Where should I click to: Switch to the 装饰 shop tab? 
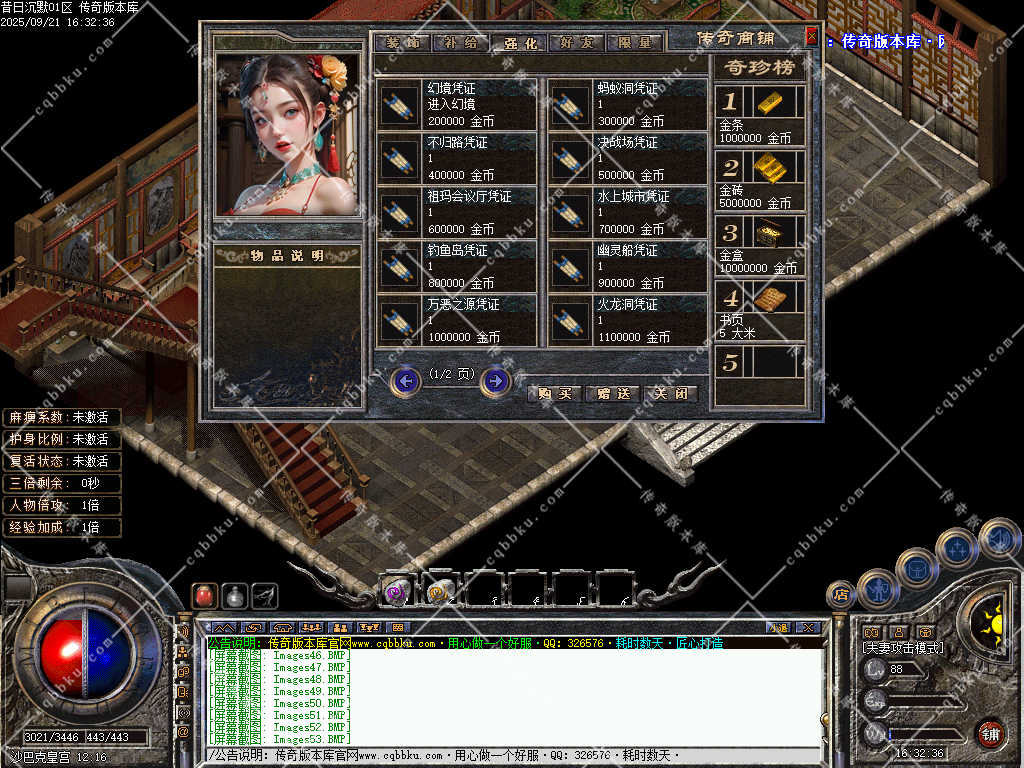coord(402,43)
